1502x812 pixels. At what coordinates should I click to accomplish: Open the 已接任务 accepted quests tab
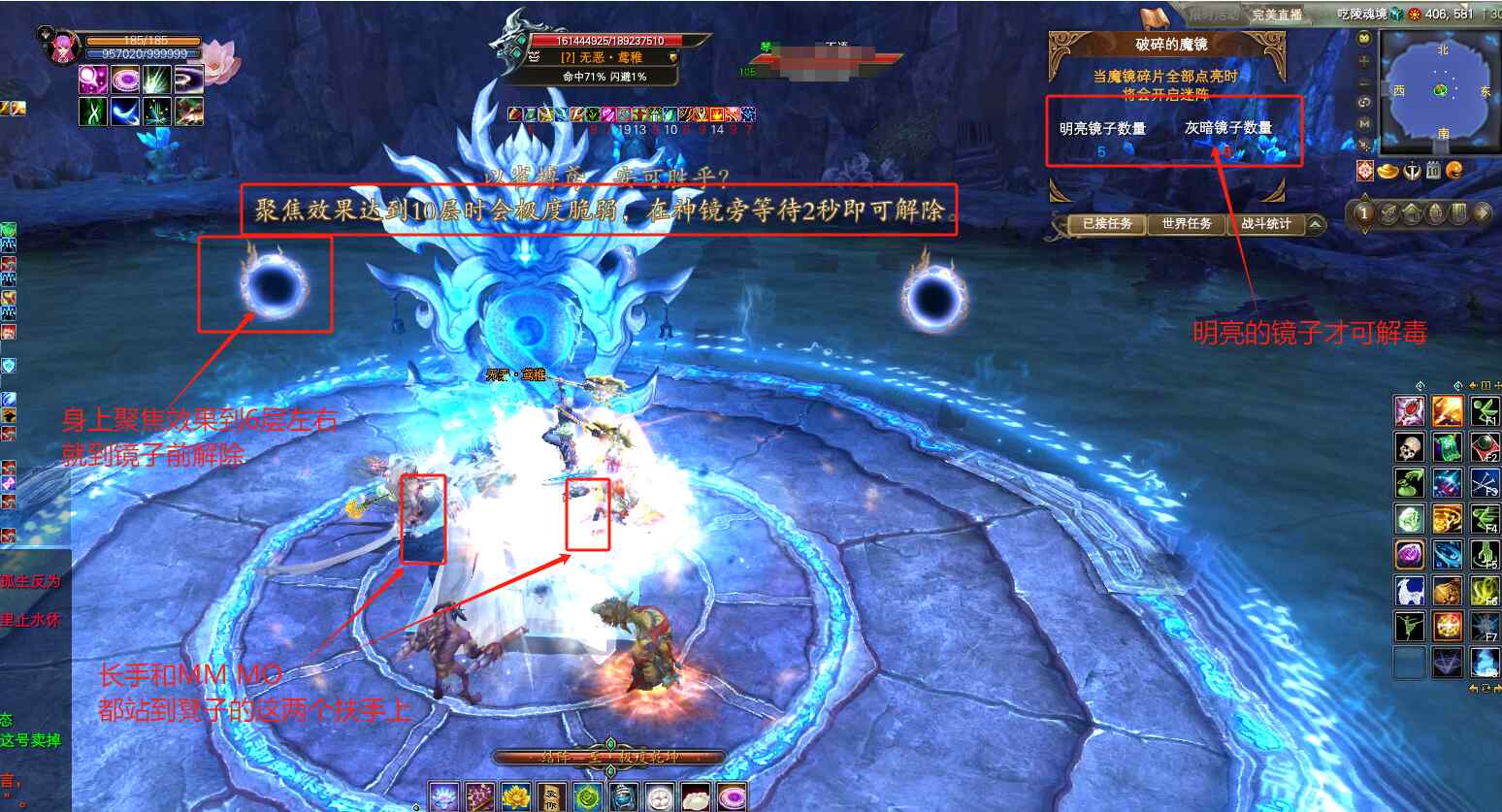pyautogui.click(x=1106, y=224)
